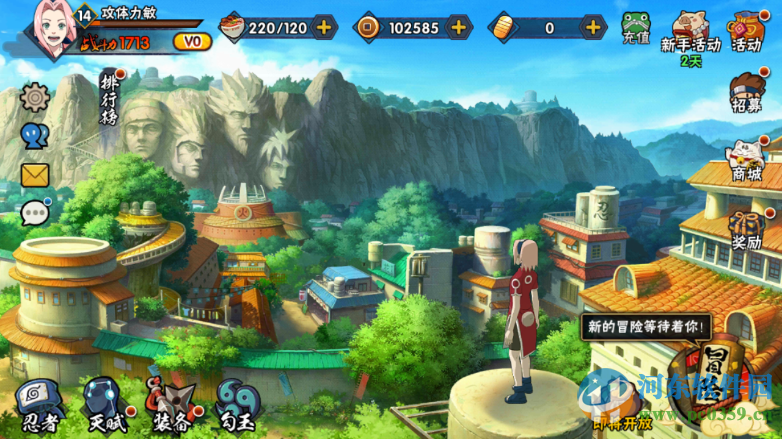782x439 pixels.
Task: Open 新手活动 newbie event
Action: tap(691, 30)
